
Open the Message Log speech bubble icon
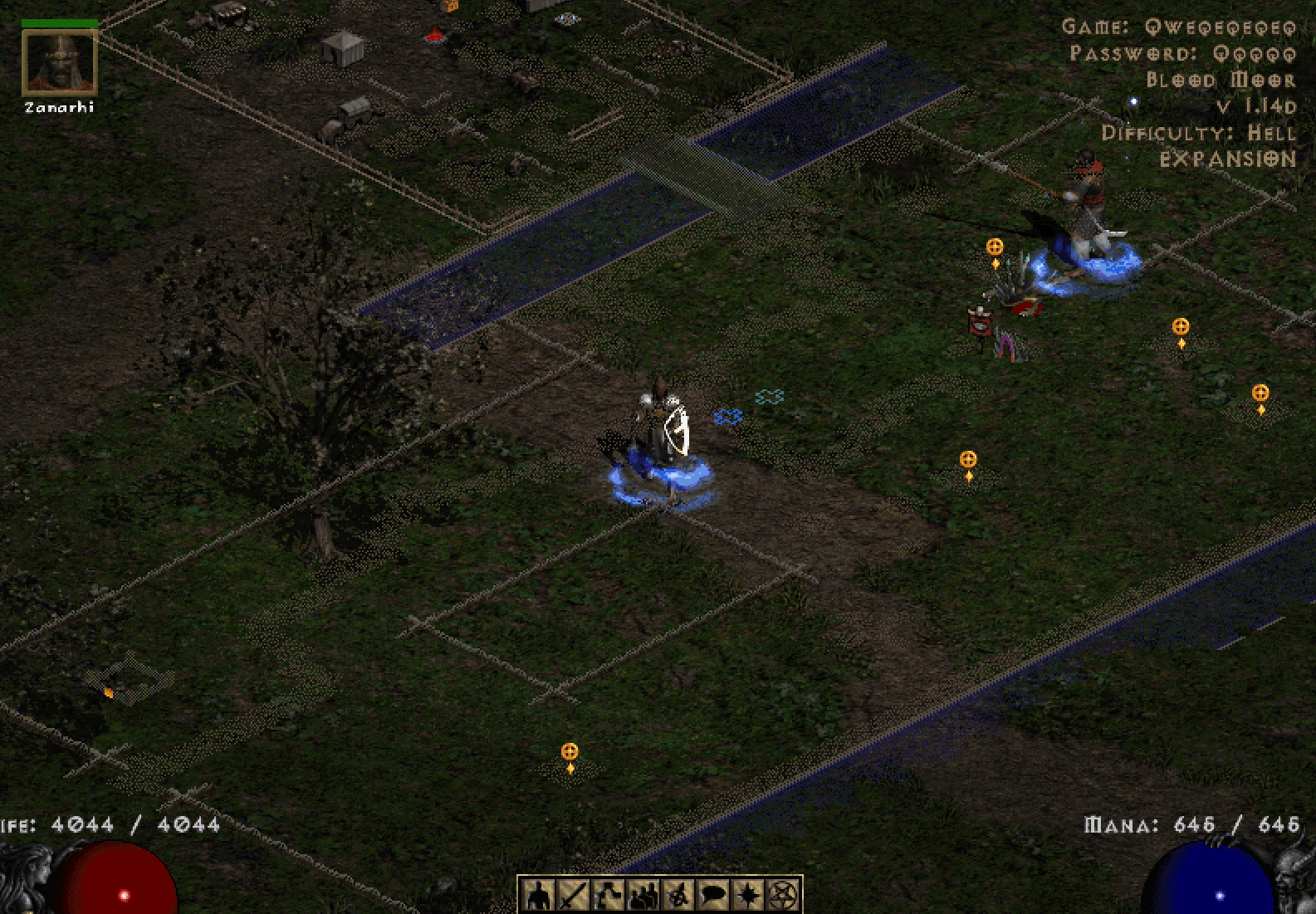coord(713,895)
